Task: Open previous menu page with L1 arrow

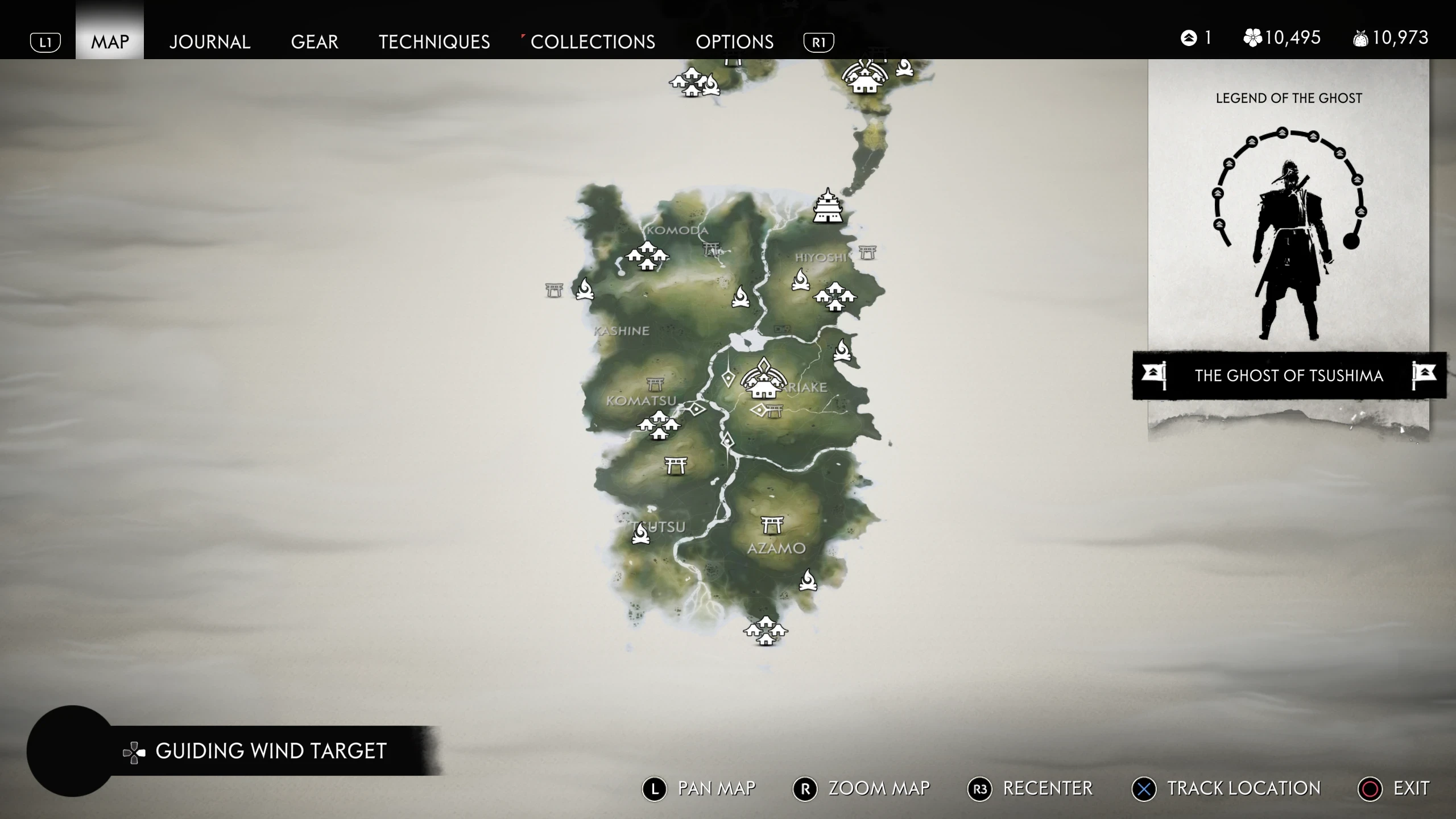Action: (x=45, y=42)
